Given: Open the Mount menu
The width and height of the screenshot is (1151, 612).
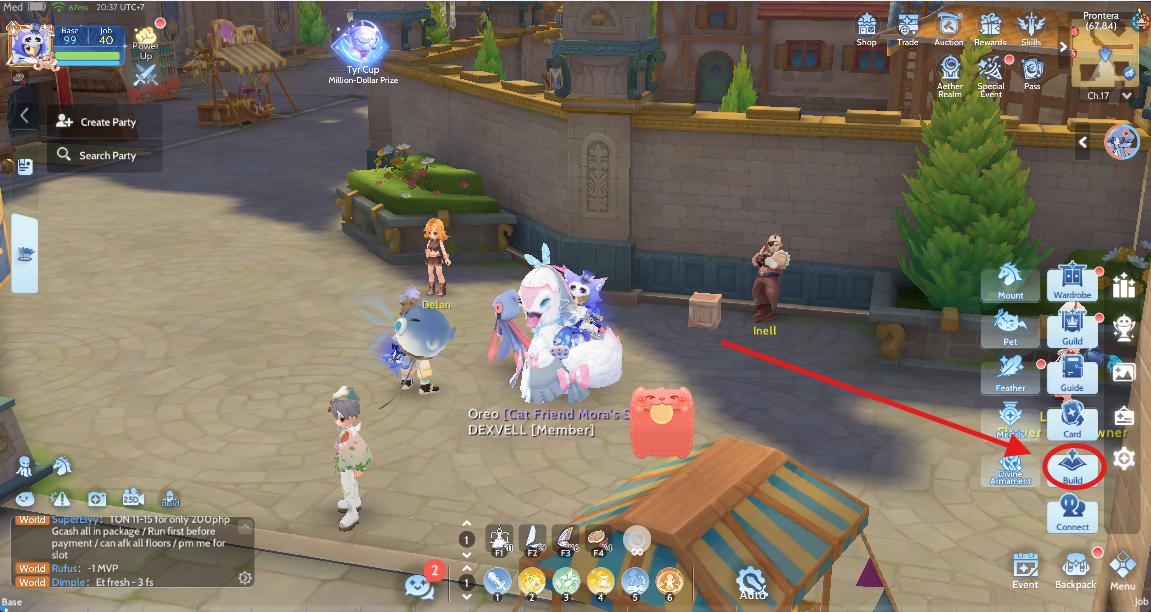Looking at the screenshot, I should click(1010, 282).
